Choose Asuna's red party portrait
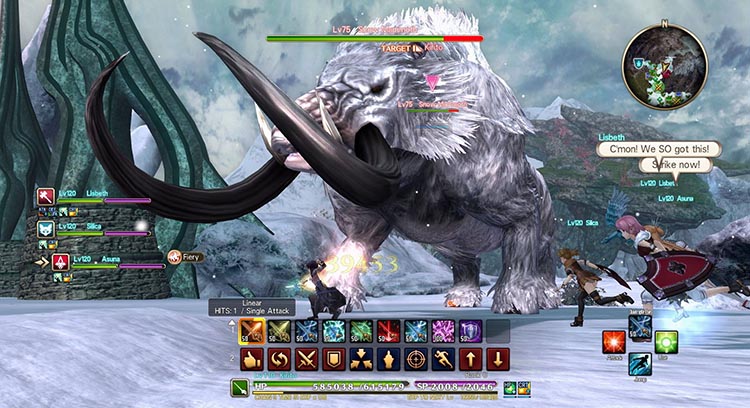Viewport: 750px width, 408px height. click(x=59, y=262)
